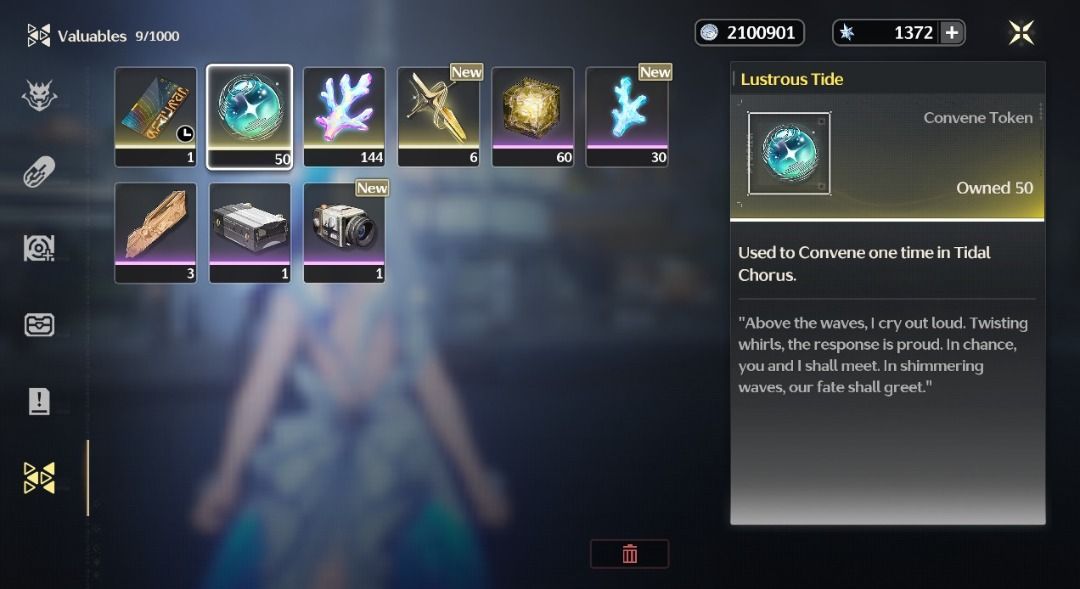Click the Lustrous Tide preview icon in details

[789, 153]
